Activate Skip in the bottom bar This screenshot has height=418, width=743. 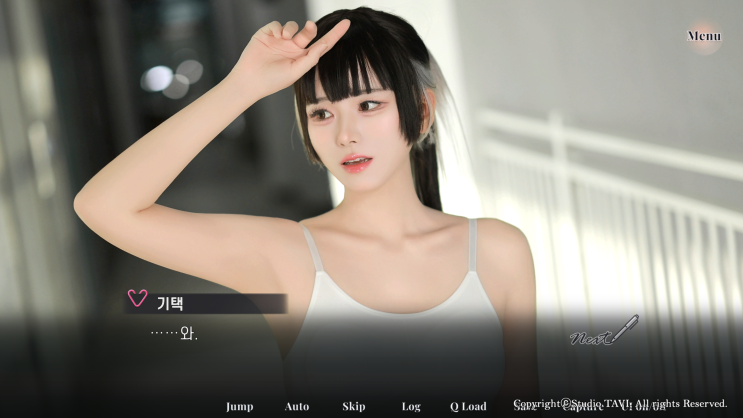(x=354, y=406)
